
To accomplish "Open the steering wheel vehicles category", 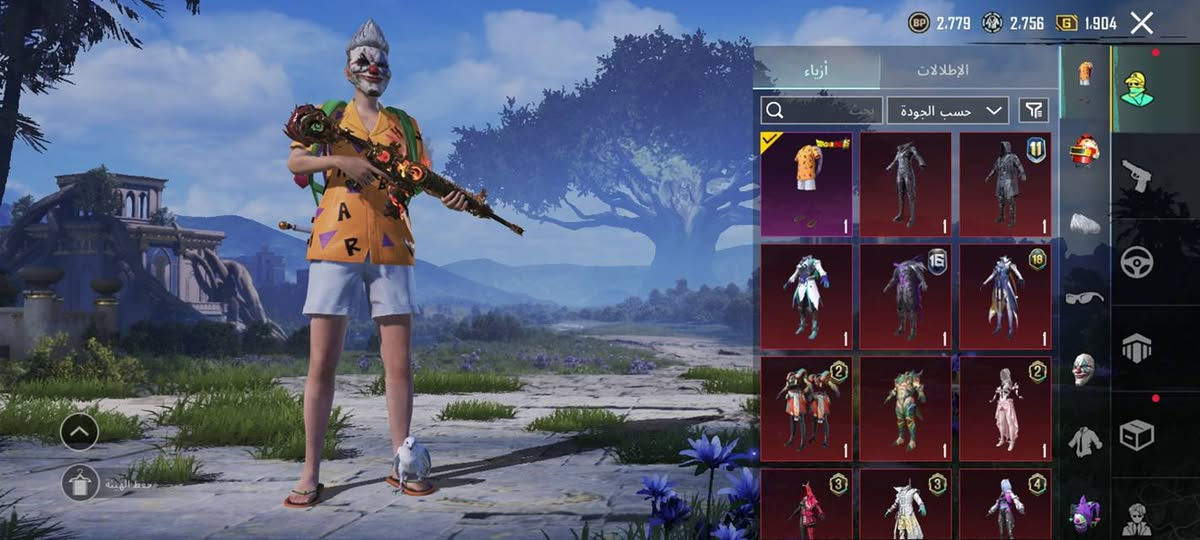I will 1136,262.
